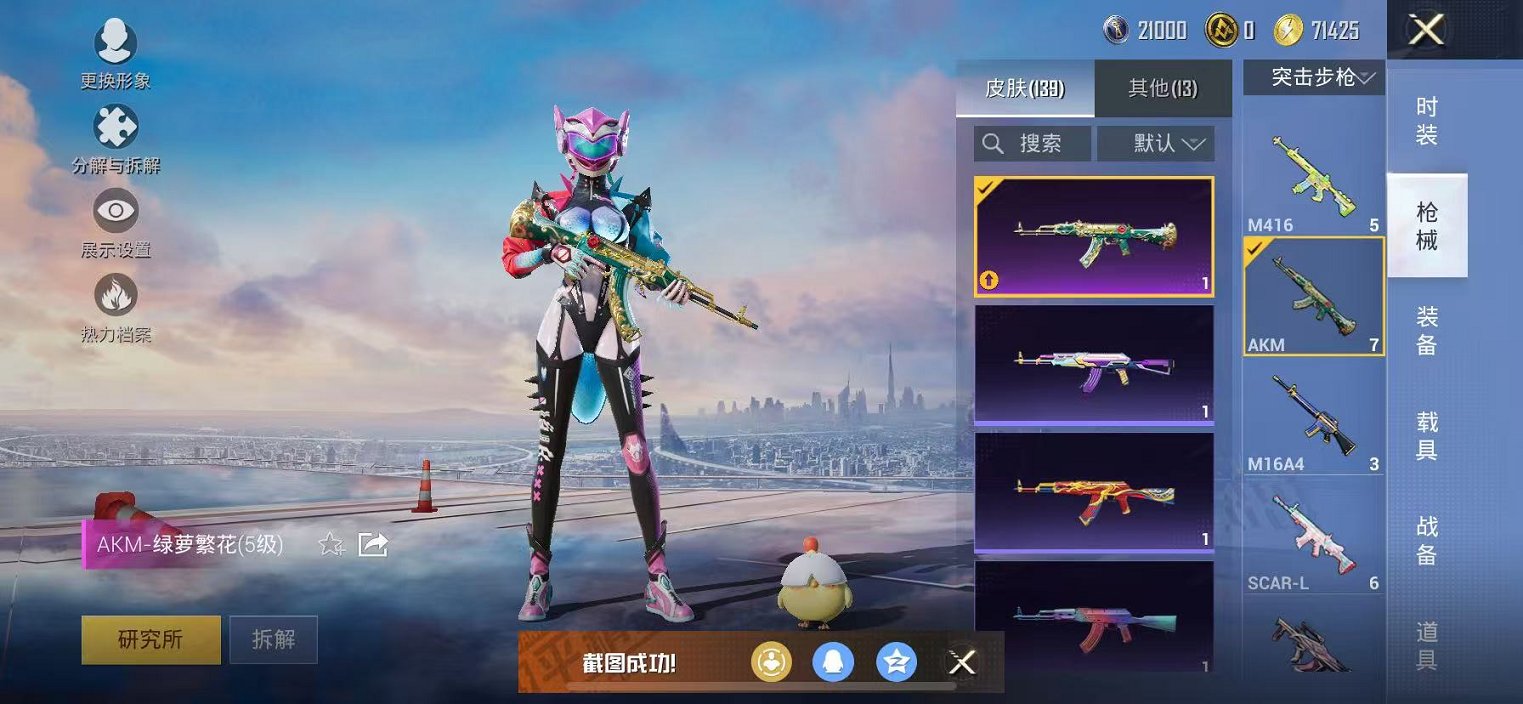Select the SCAR-L weapon entry
The height and width of the screenshot is (704, 1523).
1314,538
